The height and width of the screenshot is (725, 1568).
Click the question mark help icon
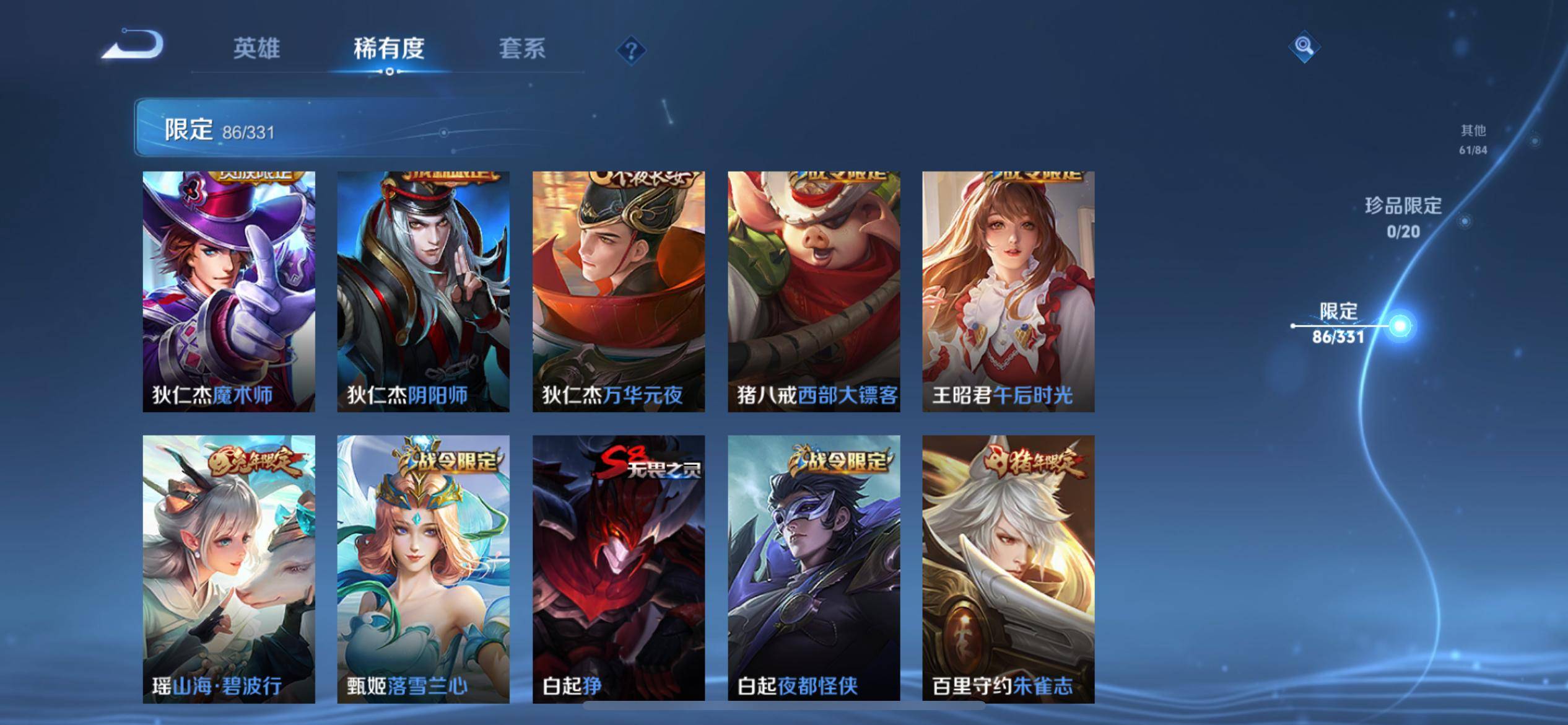(630, 52)
